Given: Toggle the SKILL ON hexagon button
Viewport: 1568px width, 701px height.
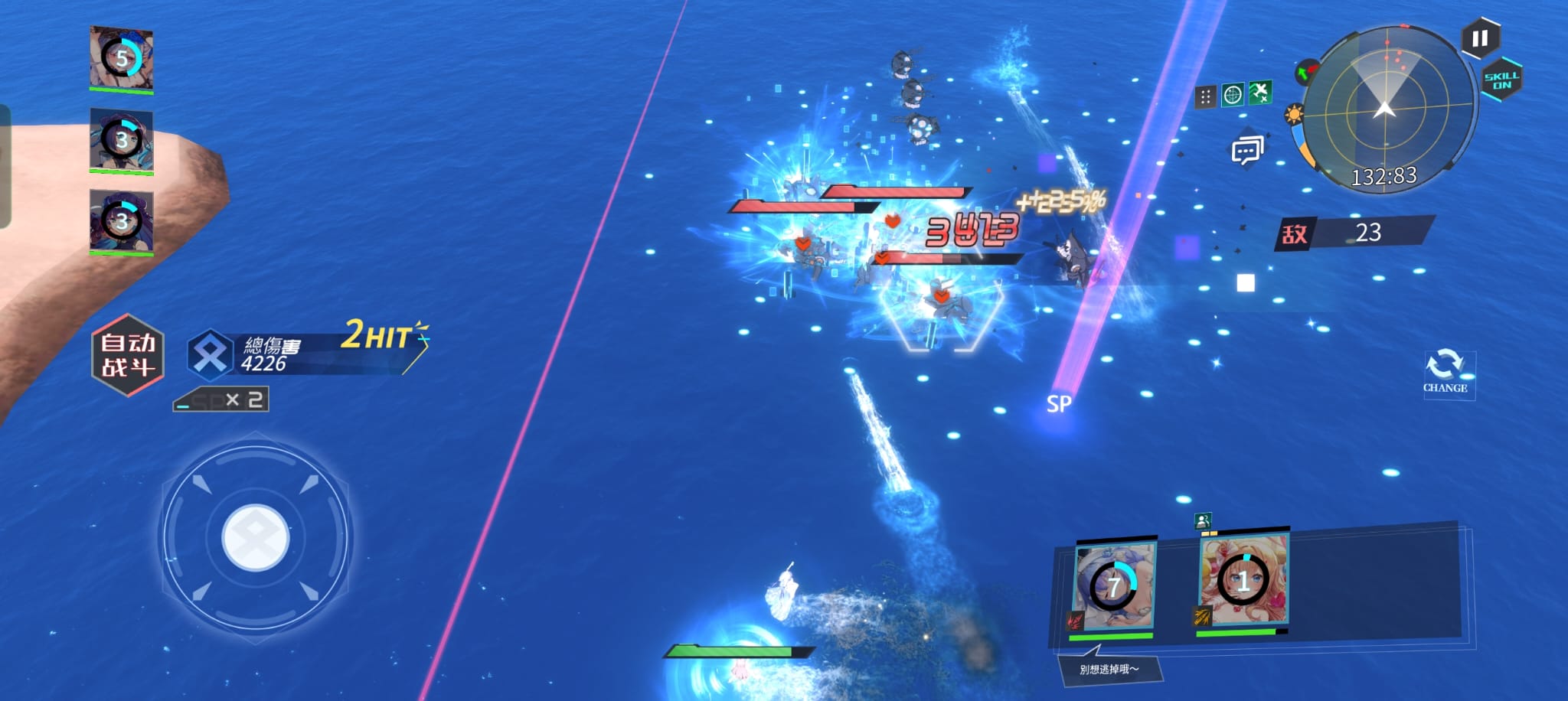Looking at the screenshot, I should point(1501,80).
